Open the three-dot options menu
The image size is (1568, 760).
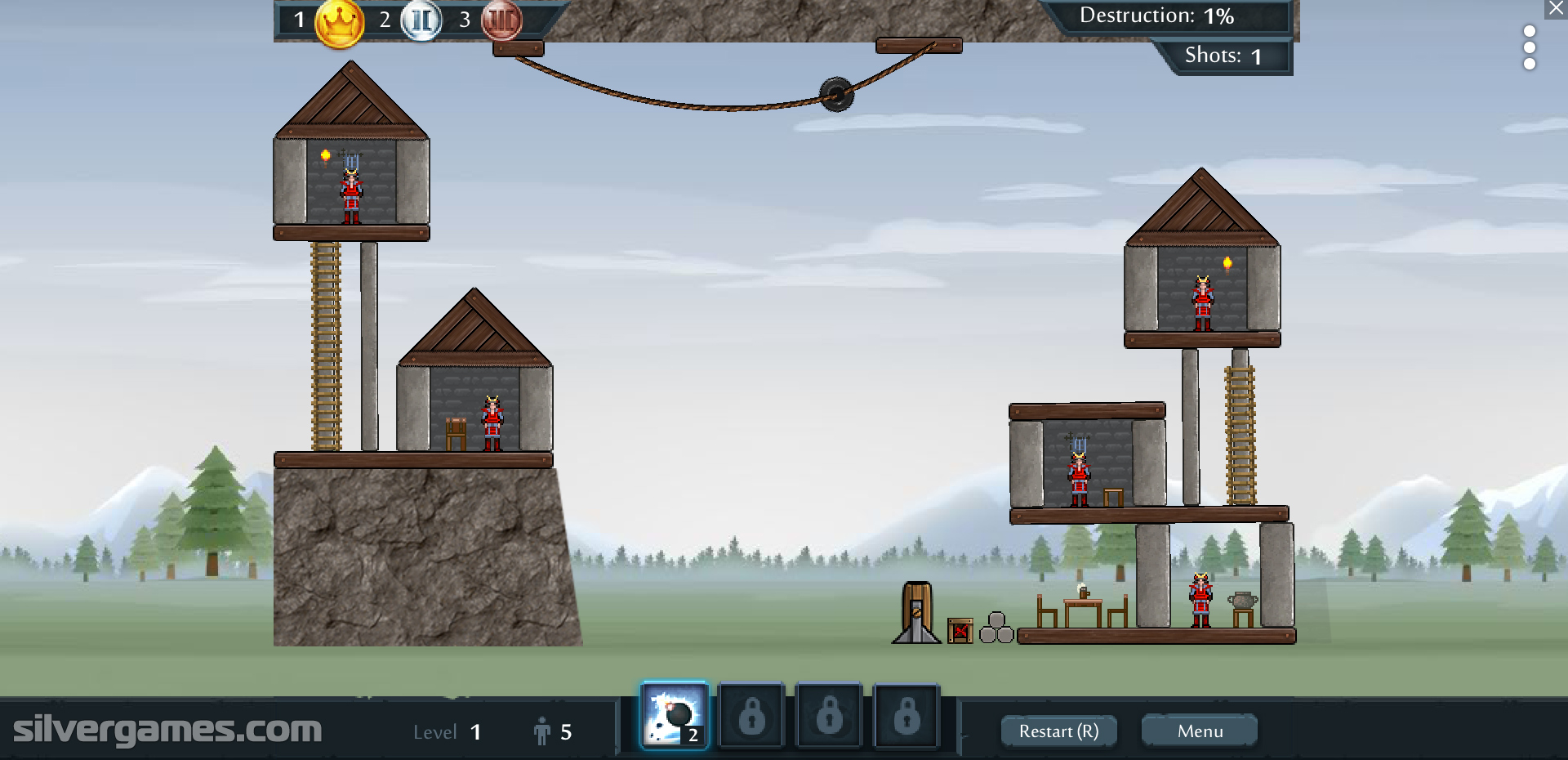coord(1530,47)
